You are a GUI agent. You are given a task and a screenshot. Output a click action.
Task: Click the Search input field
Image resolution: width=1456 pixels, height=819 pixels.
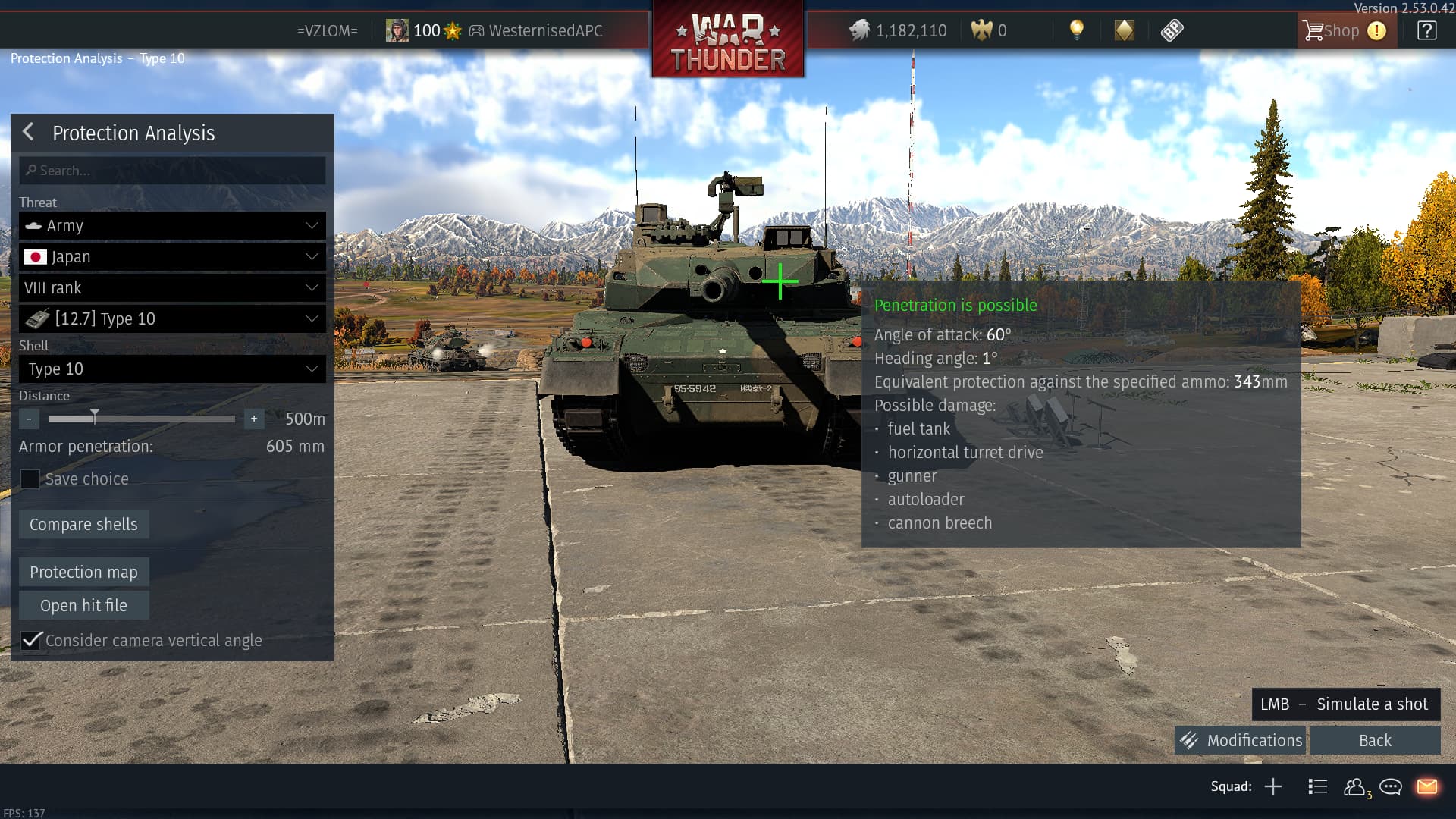coord(173,171)
